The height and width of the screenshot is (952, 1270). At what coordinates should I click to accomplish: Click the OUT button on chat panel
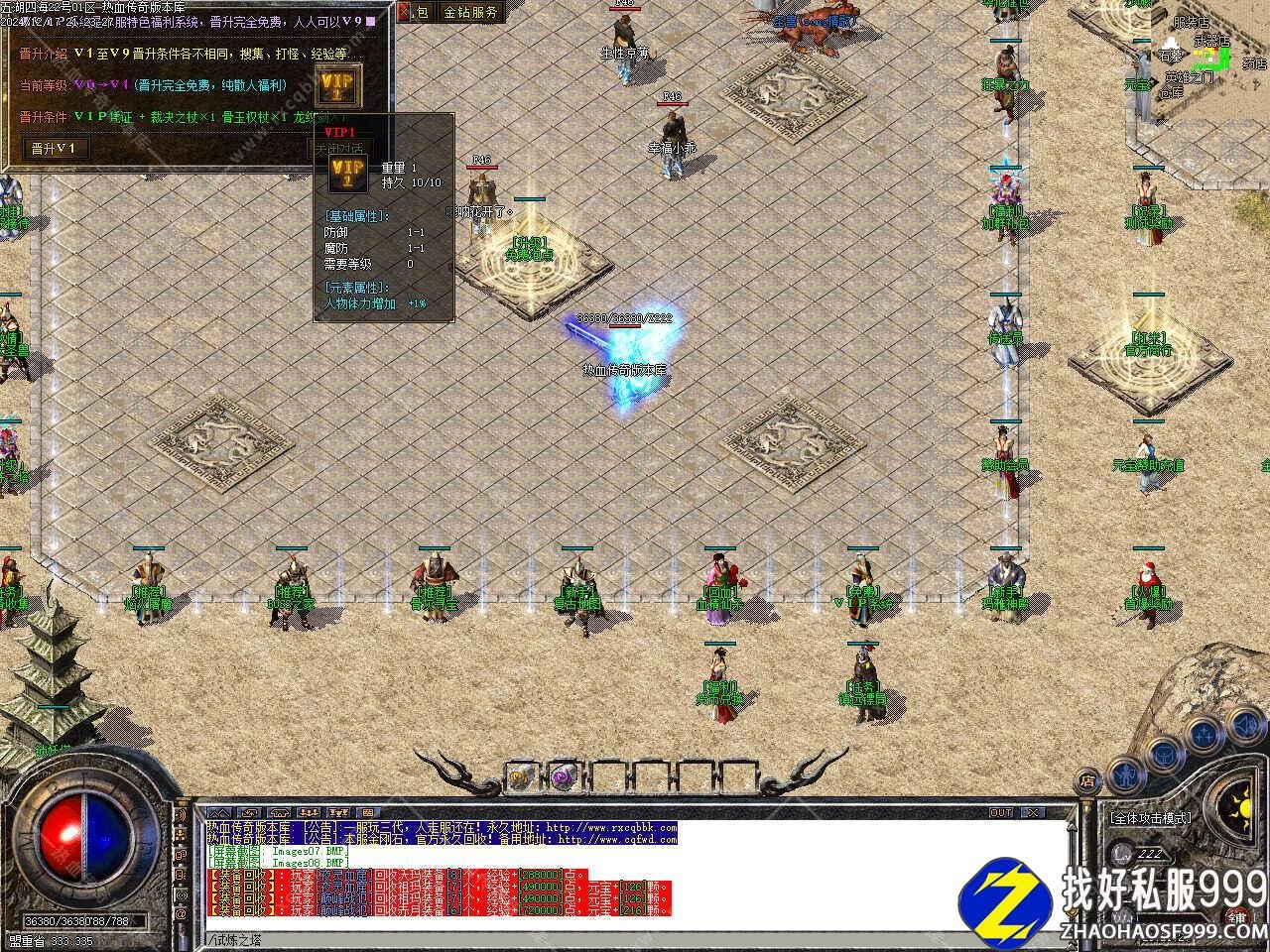[1001, 812]
